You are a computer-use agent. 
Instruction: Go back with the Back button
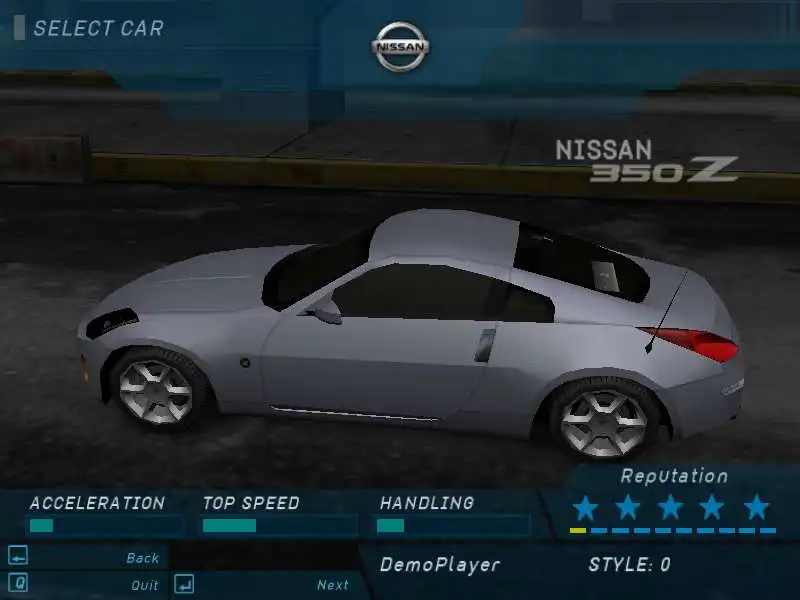tap(142, 558)
